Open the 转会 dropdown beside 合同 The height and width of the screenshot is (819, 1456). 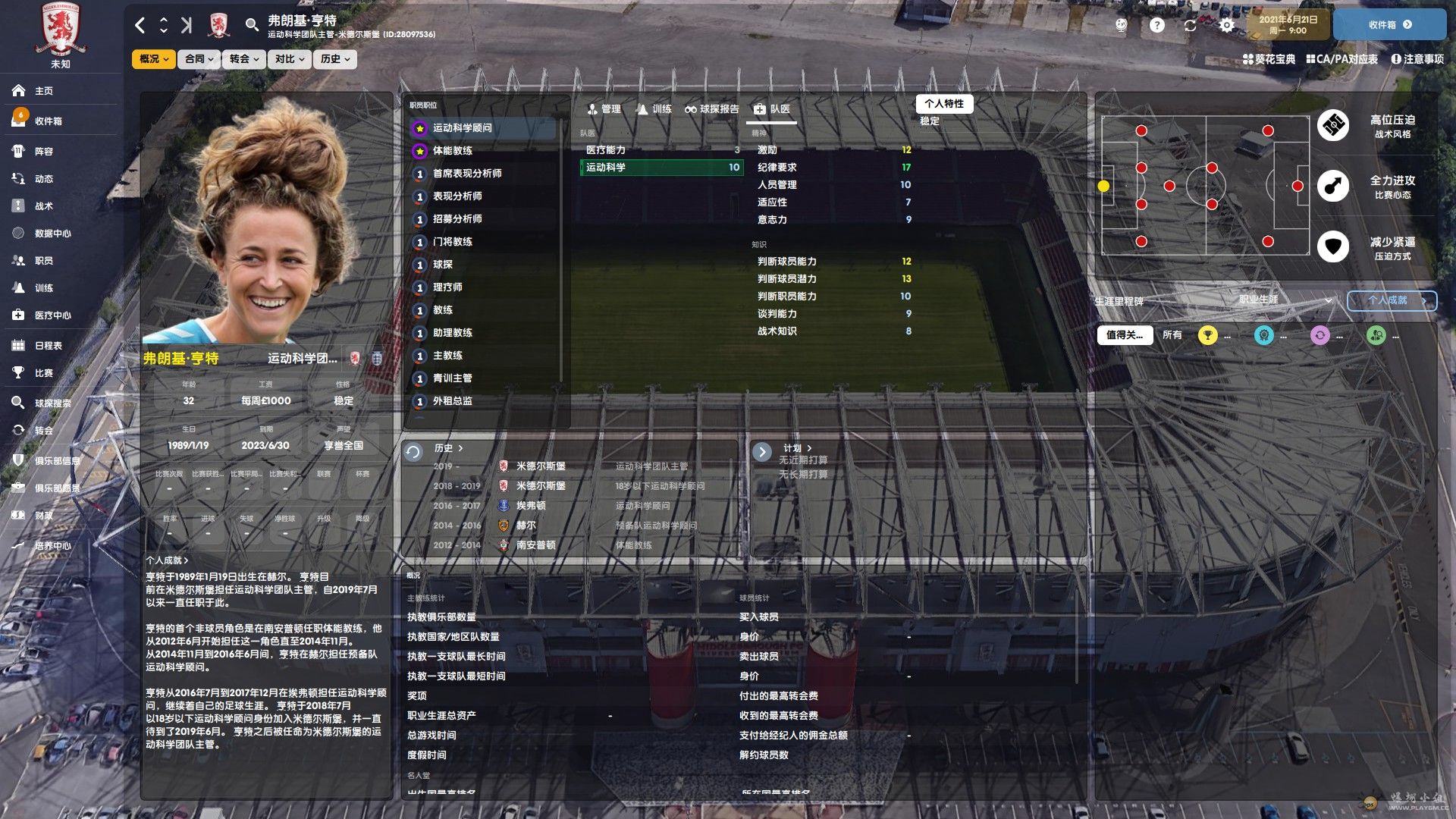pos(244,59)
